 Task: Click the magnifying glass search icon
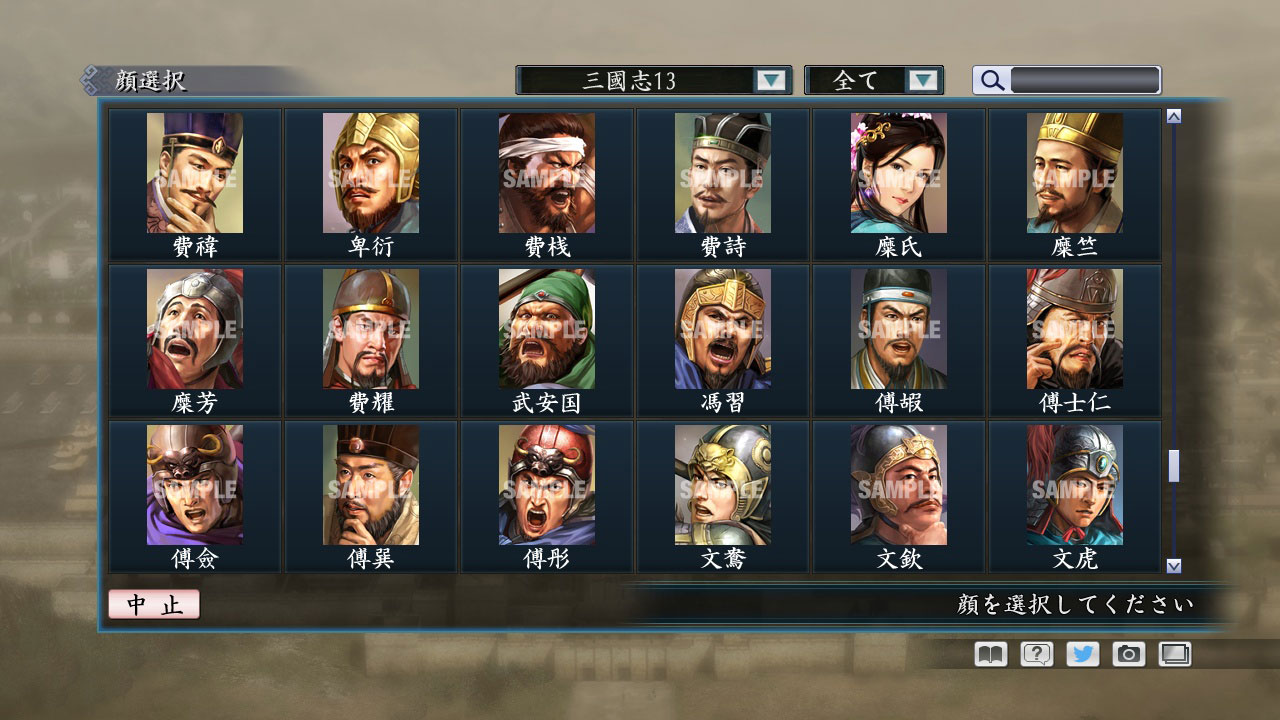pyautogui.click(x=991, y=80)
